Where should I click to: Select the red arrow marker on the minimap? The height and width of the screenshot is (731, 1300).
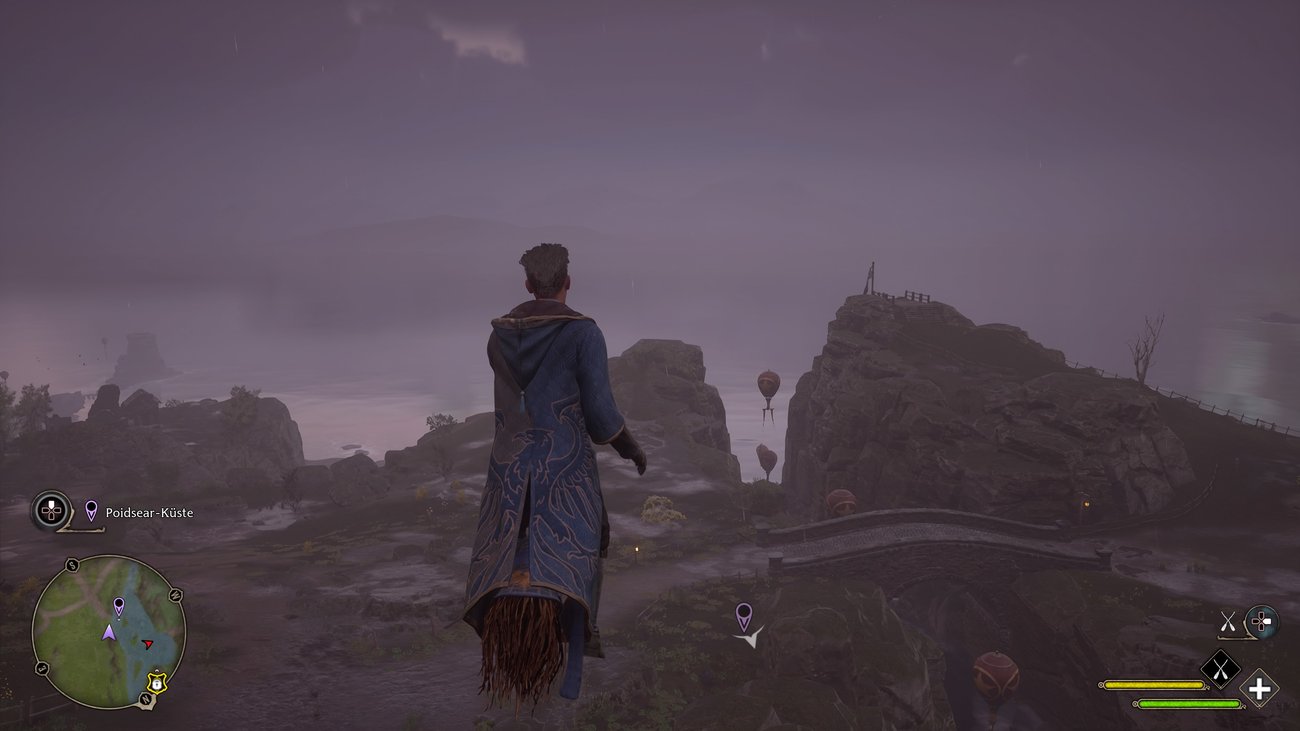coord(148,644)
